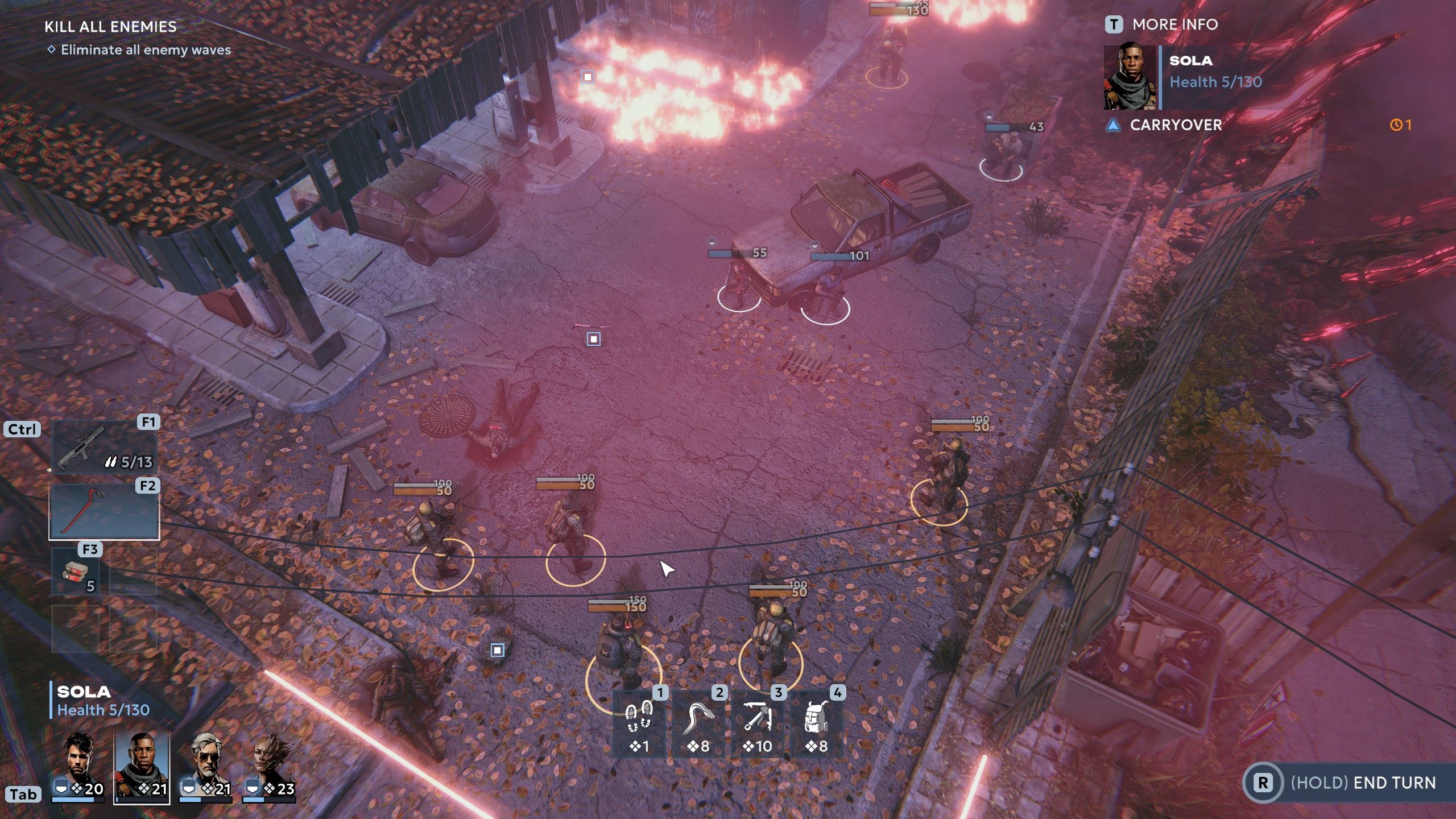The image size is (1456, 819).
Task: Show More Info for Sola
Action: click(x=1161, y=24)
